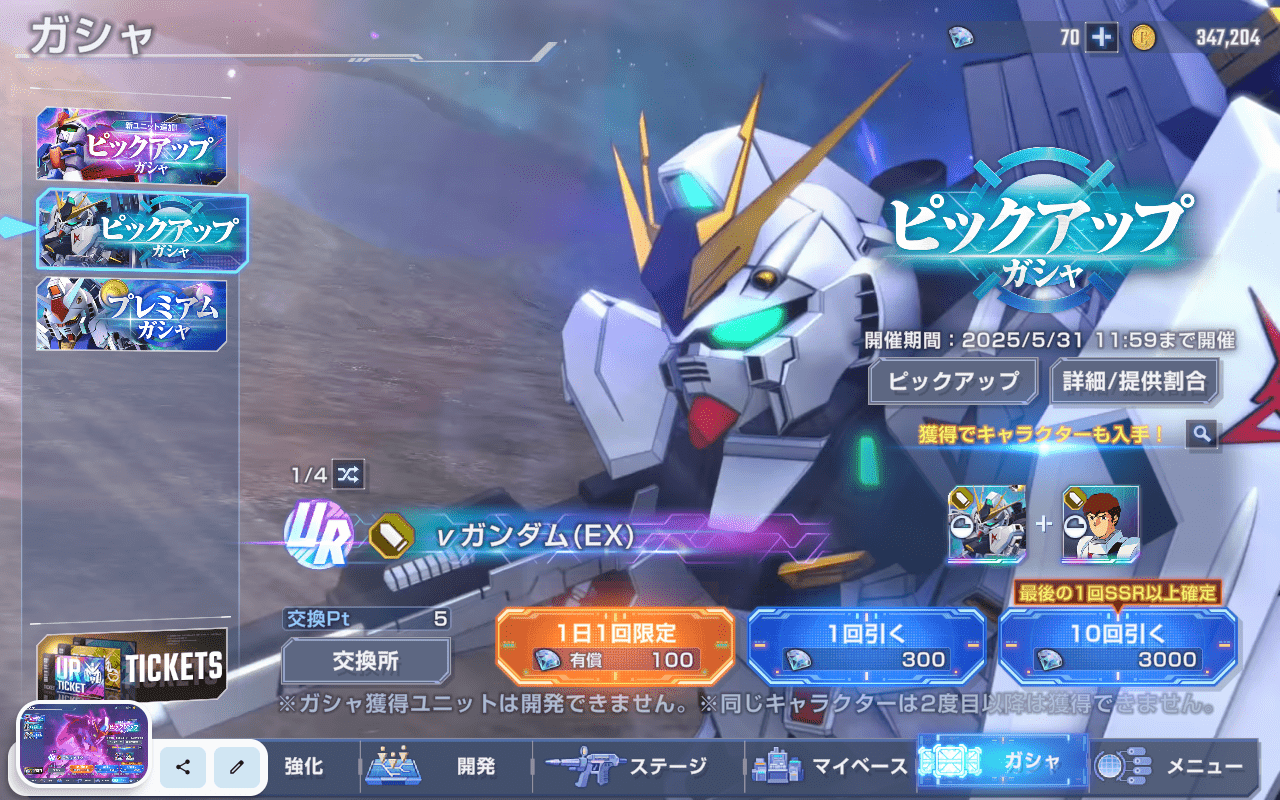Pull the once-daily 100 diamond gacha
This screenshot has width=1280, height=800.
(615, 645)
